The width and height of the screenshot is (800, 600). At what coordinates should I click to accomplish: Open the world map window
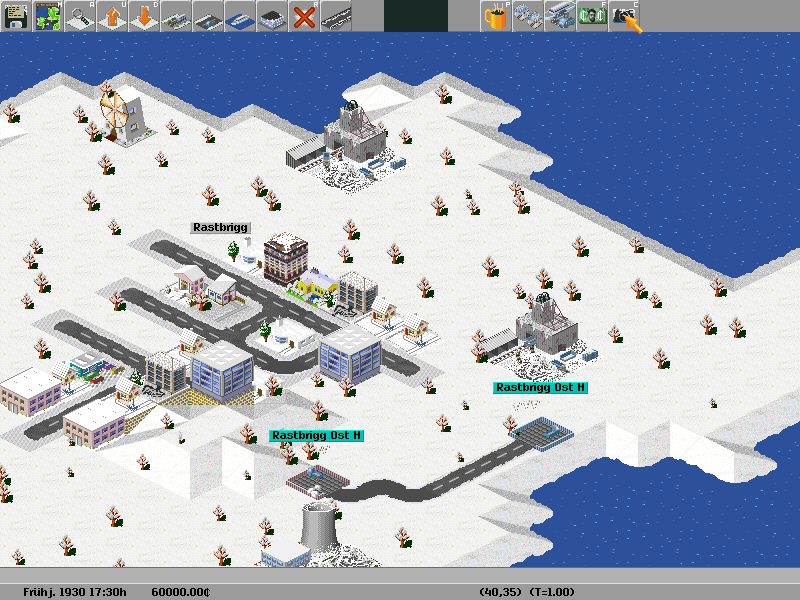click(48, 16)
